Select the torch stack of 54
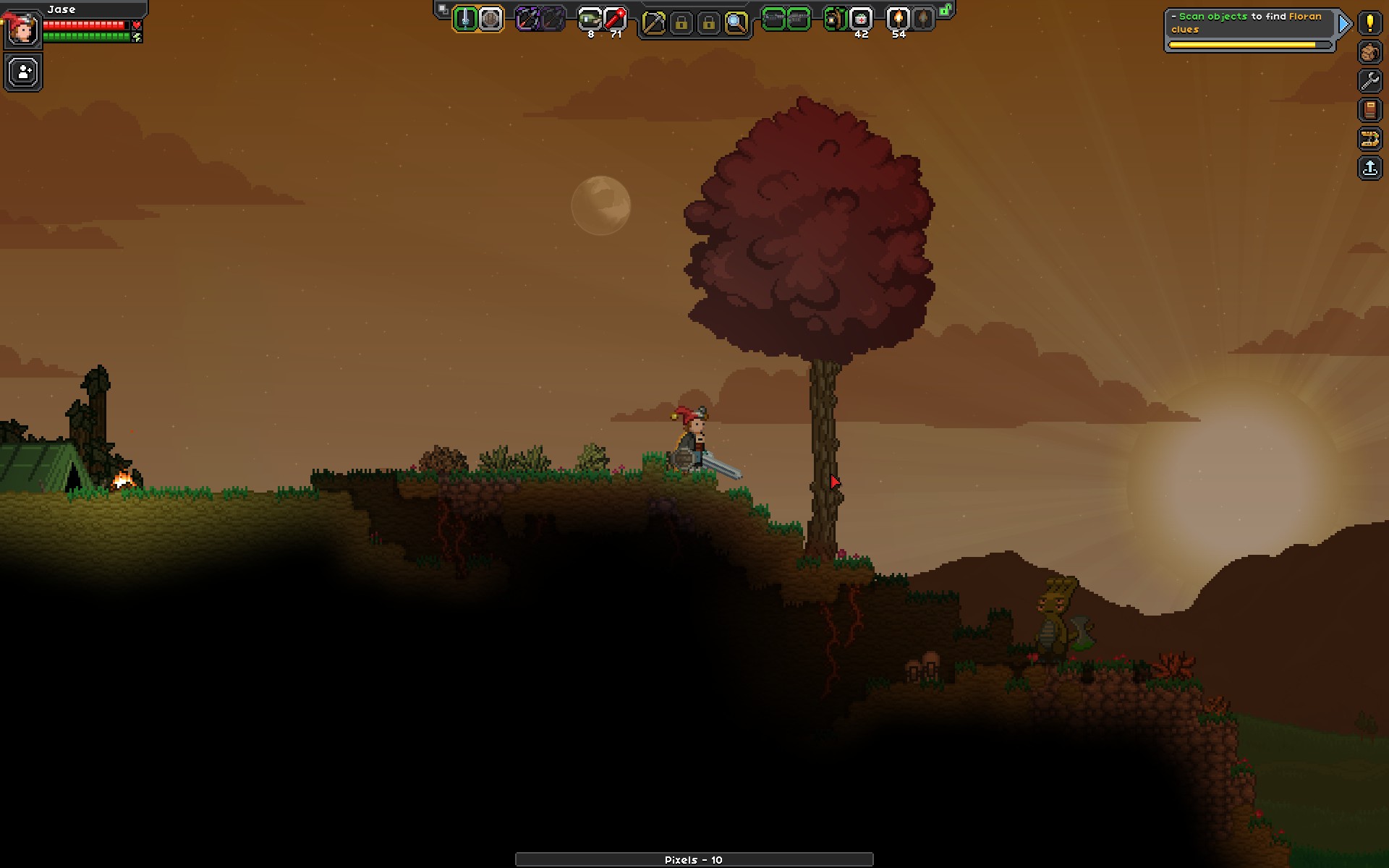This screenshot has width=1389, height=868. pos(898,20)
